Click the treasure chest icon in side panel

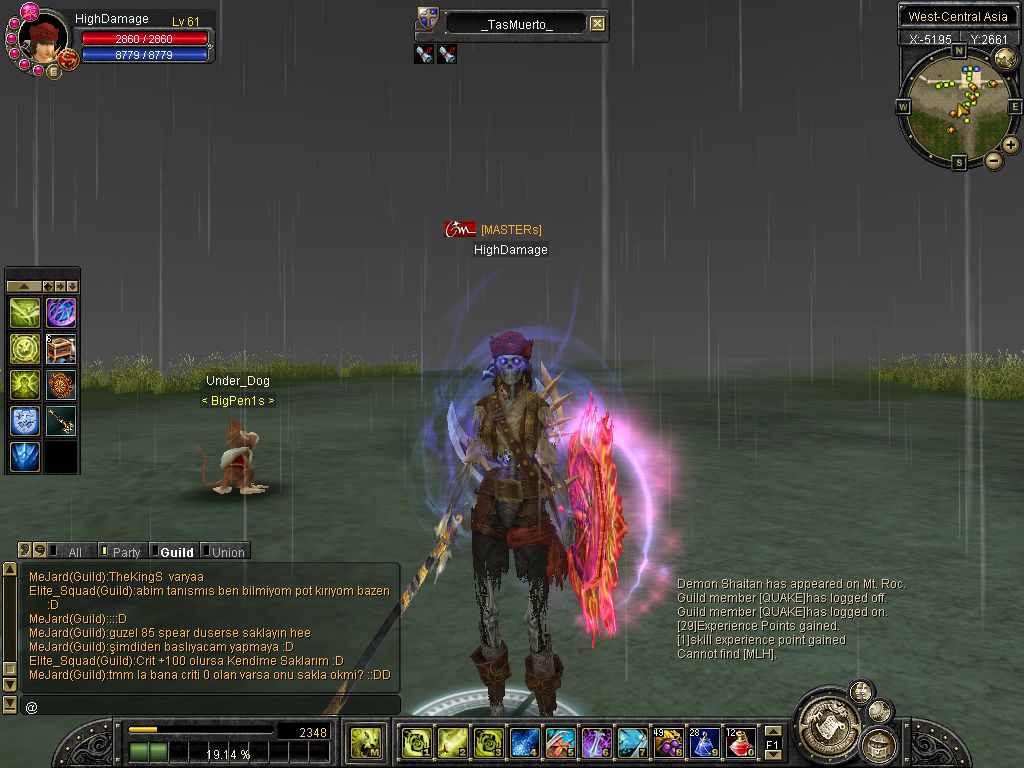point(61,349)
